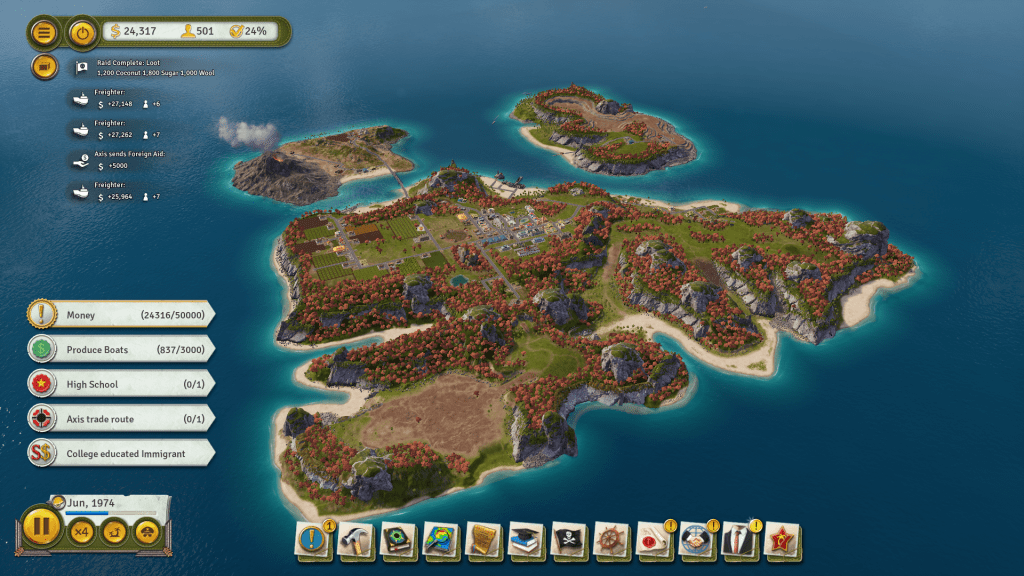The height and width of the screenshot is (576, 1024).
Task: Open the Axis Foreign Aid notification
Action: click(130, 160)
